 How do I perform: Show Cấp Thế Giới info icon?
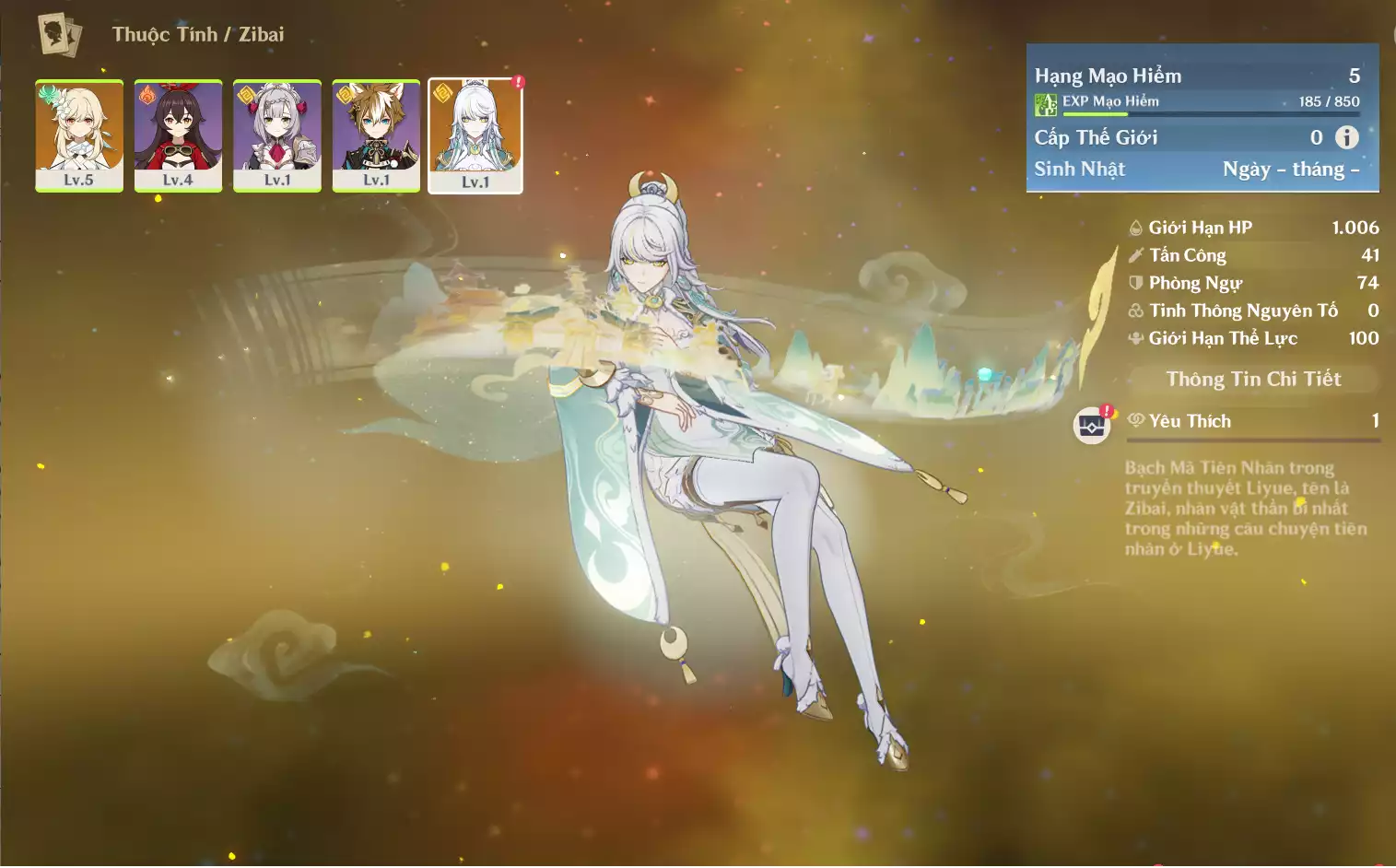(1347, 137)
